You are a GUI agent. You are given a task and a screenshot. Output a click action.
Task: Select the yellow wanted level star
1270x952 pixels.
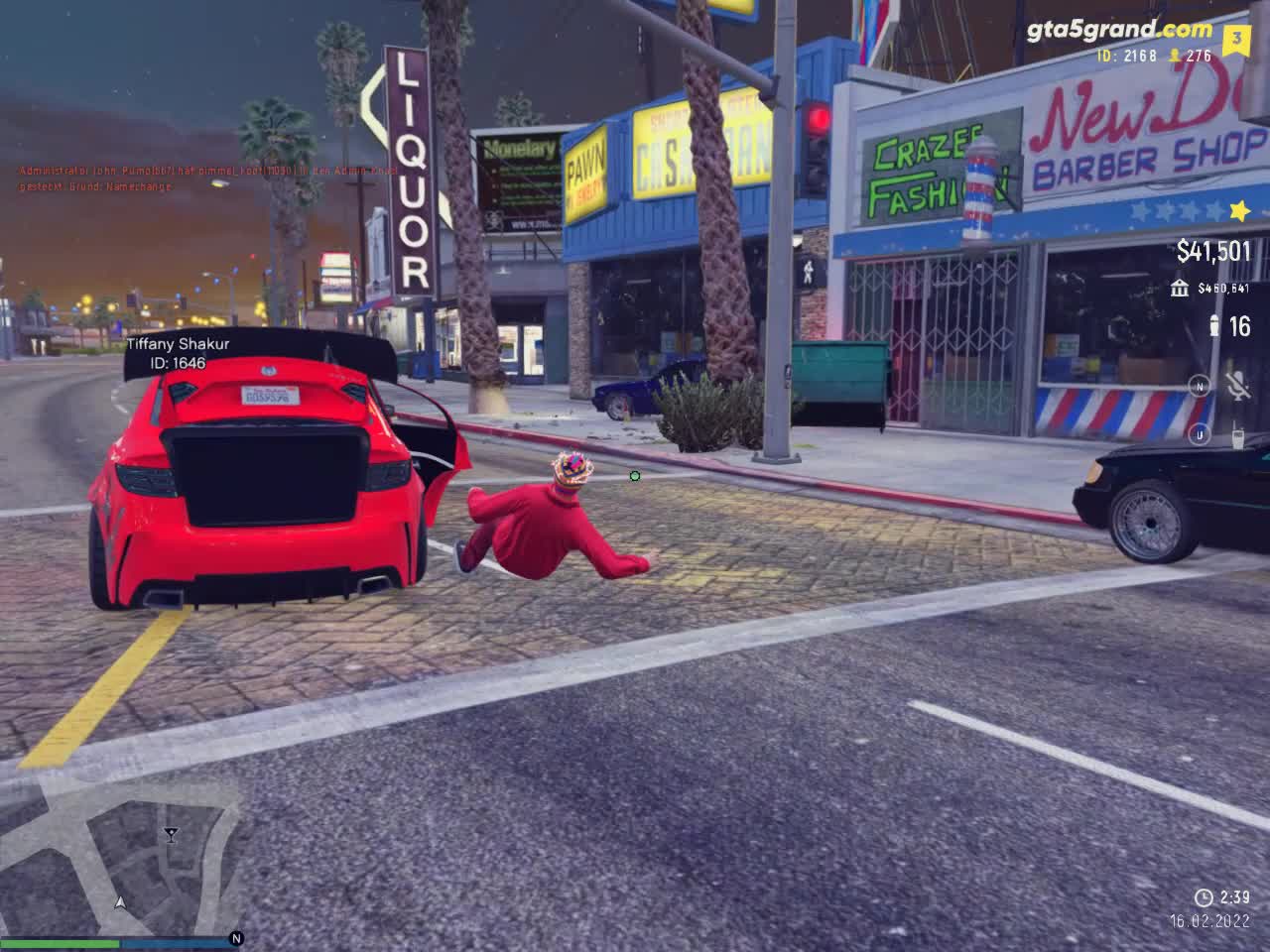pos(1238,210)
